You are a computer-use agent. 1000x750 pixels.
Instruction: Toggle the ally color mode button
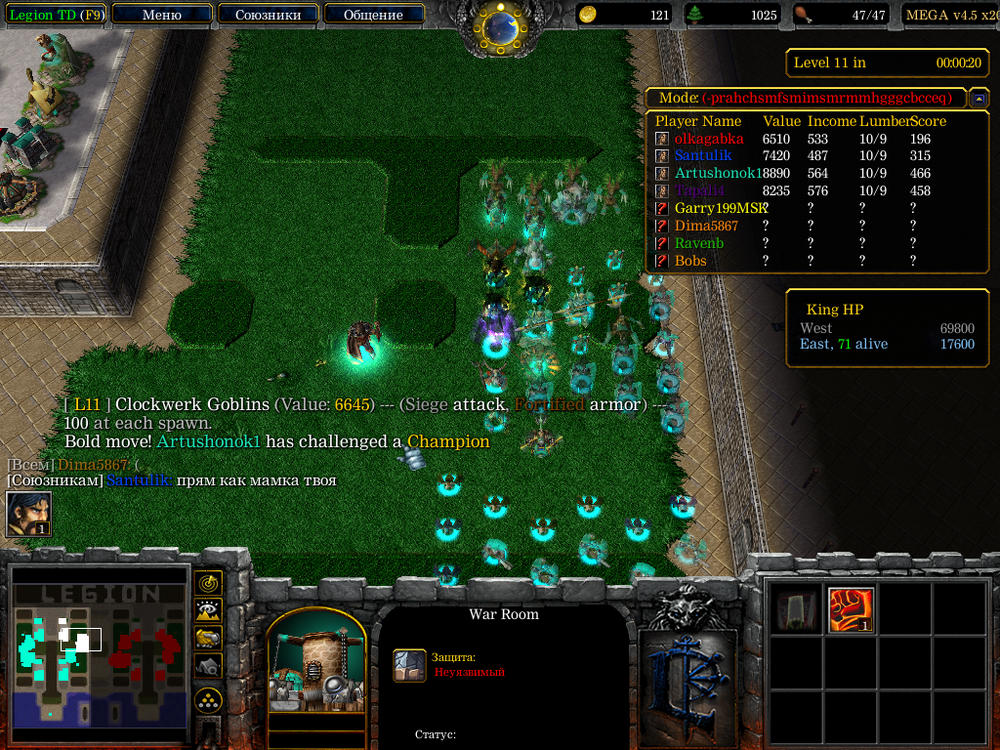(x=208, y=637)
